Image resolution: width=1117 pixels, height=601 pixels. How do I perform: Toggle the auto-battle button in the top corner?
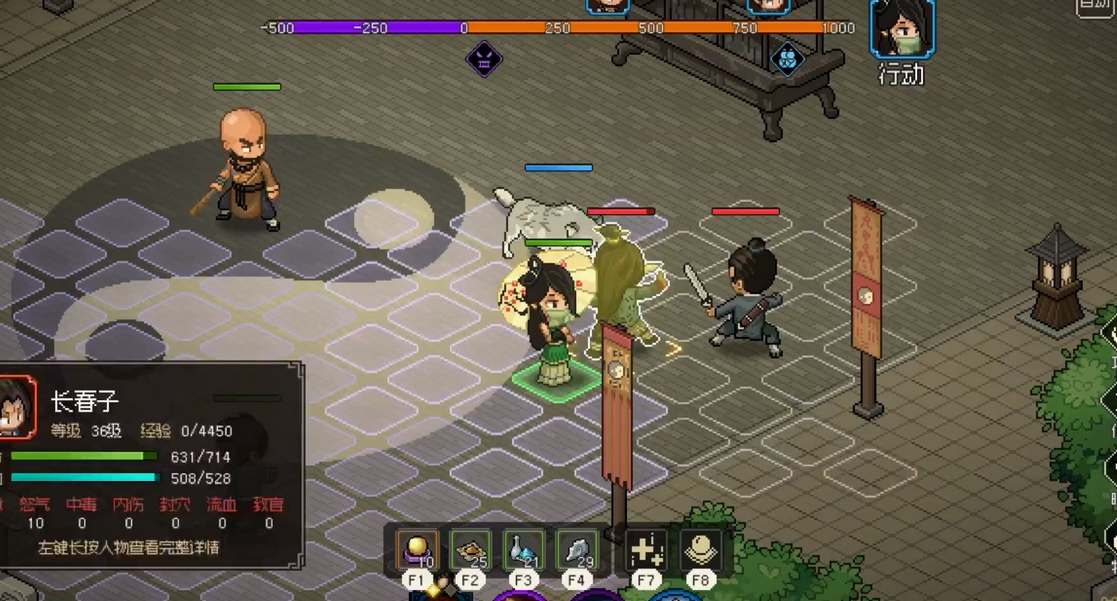tap(1097, 6)
